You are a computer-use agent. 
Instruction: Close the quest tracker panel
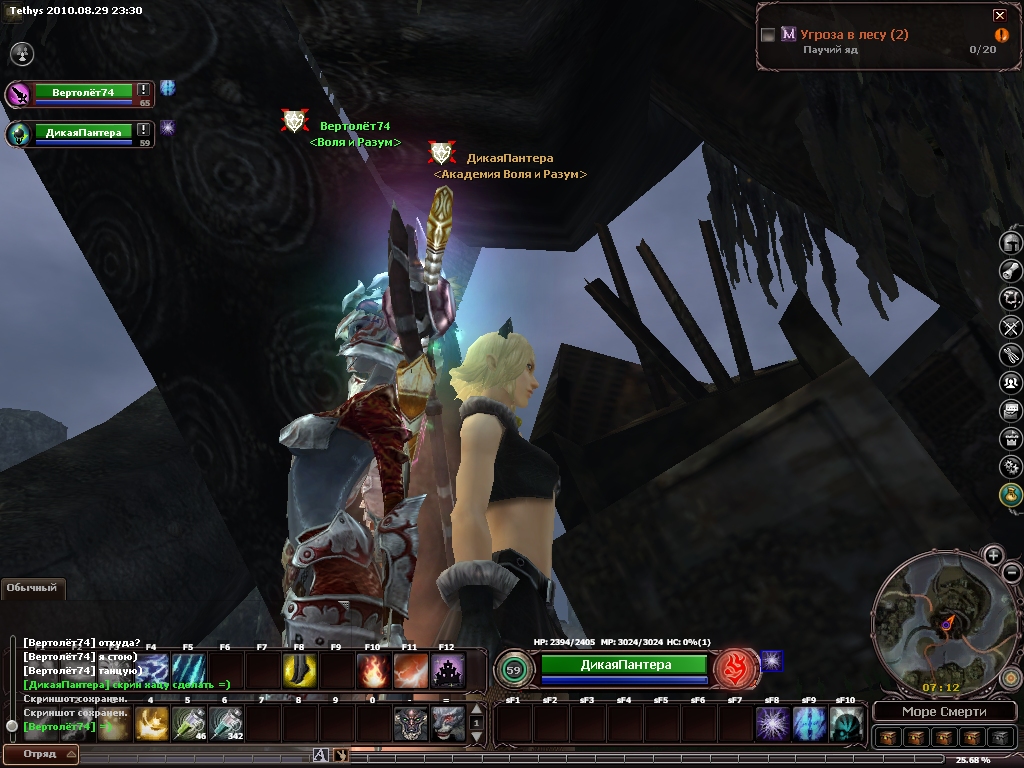click(x=999, y=15)
